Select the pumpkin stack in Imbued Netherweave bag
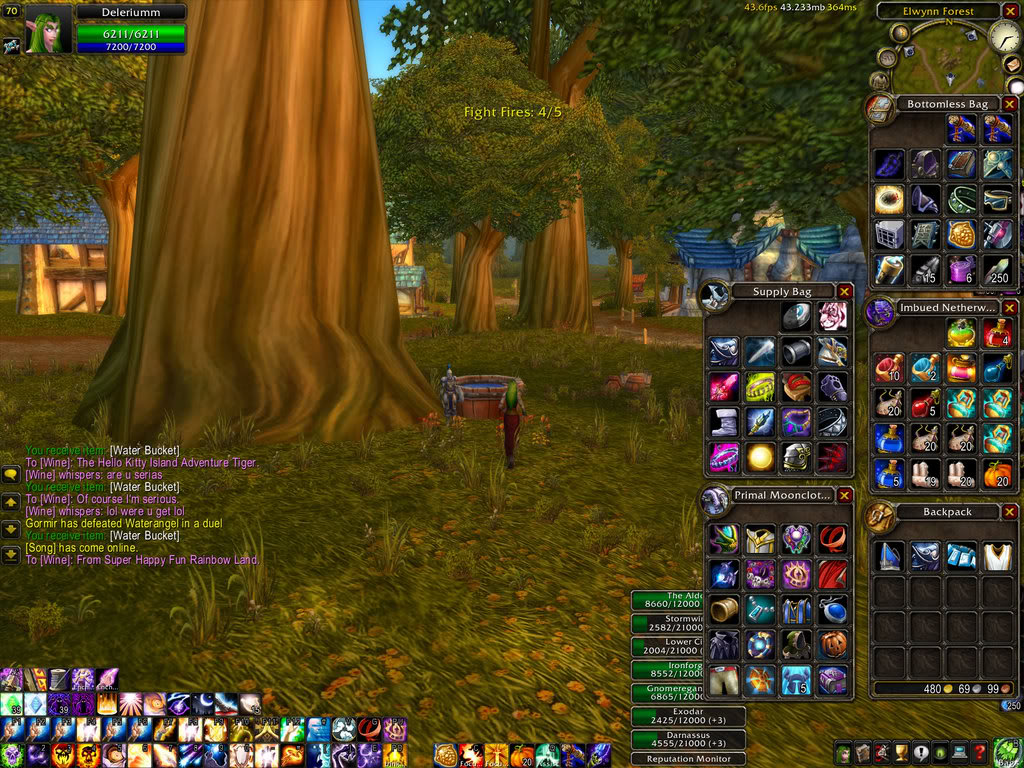1024x768 pixels. coord(997,473)
